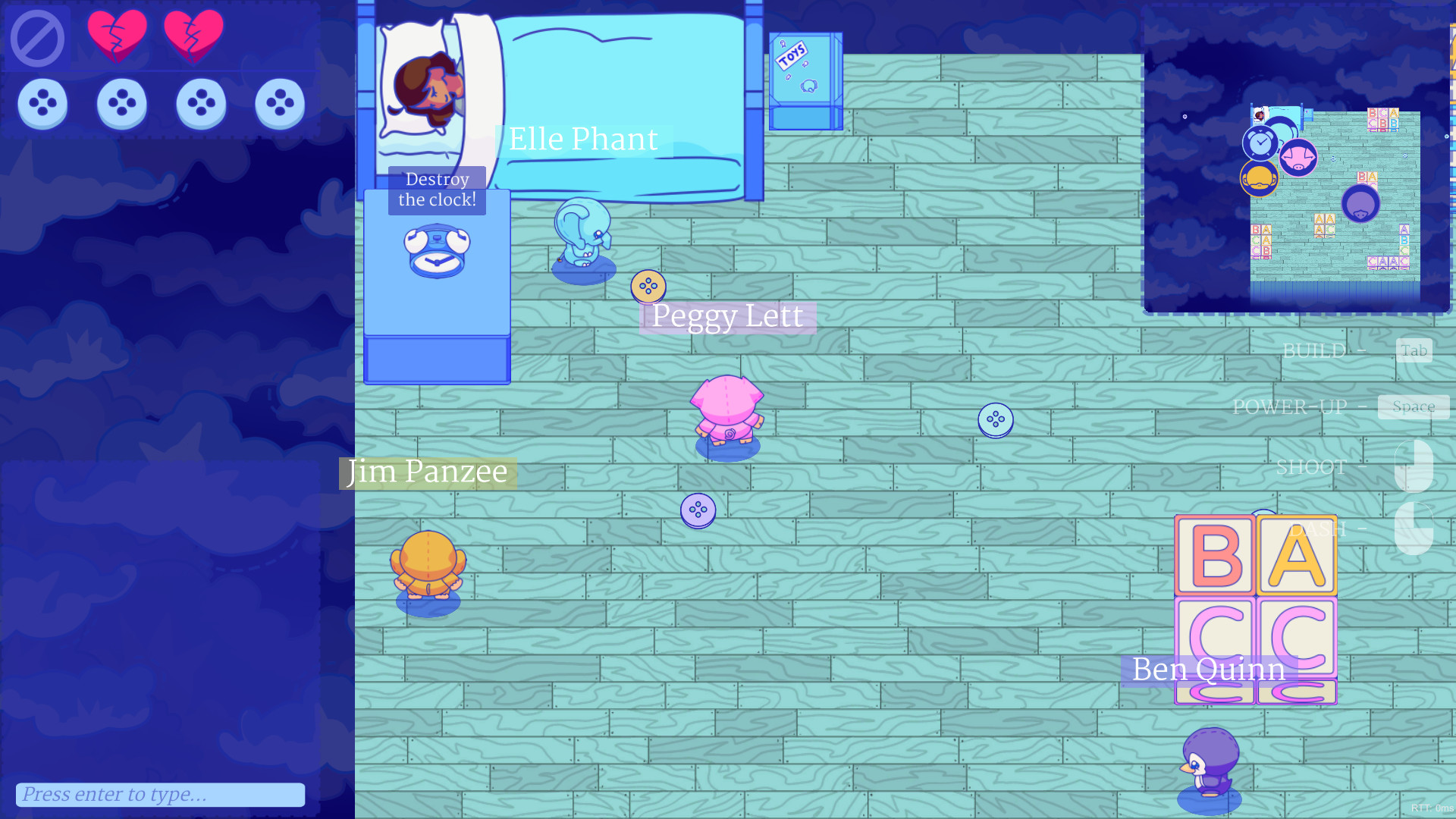The image size is (1456, 819).
Task: Select the second broken heart icon
Action: [x=196, y=34]
